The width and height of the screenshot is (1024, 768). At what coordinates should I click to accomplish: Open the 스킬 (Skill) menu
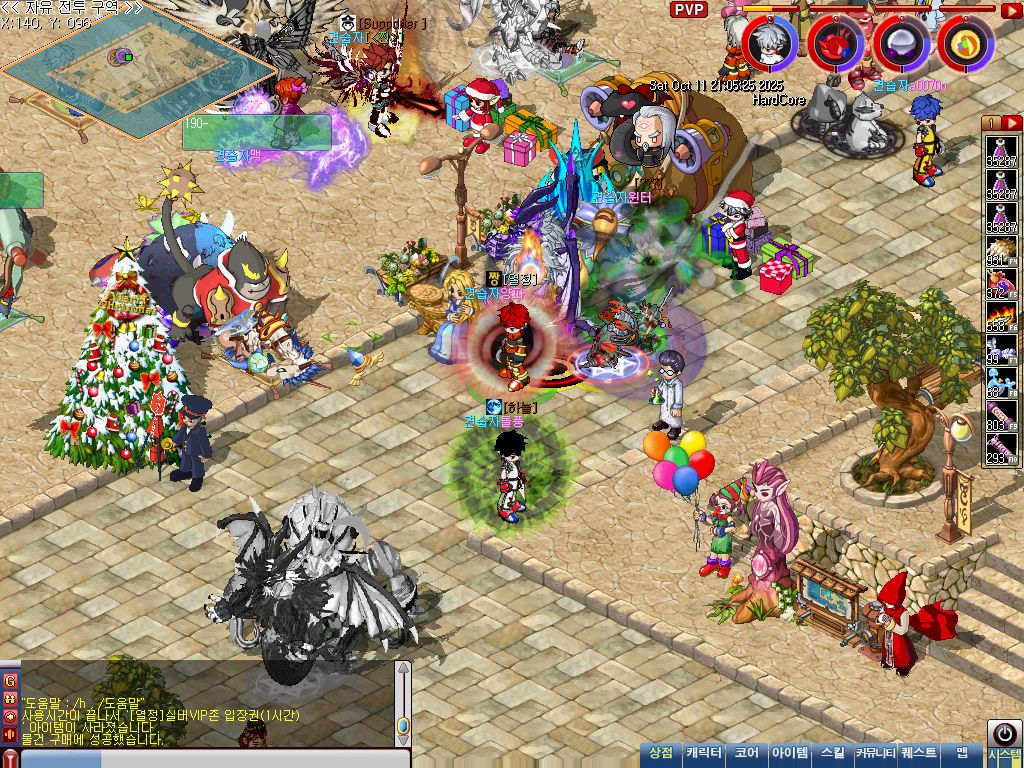coord(832,754)
